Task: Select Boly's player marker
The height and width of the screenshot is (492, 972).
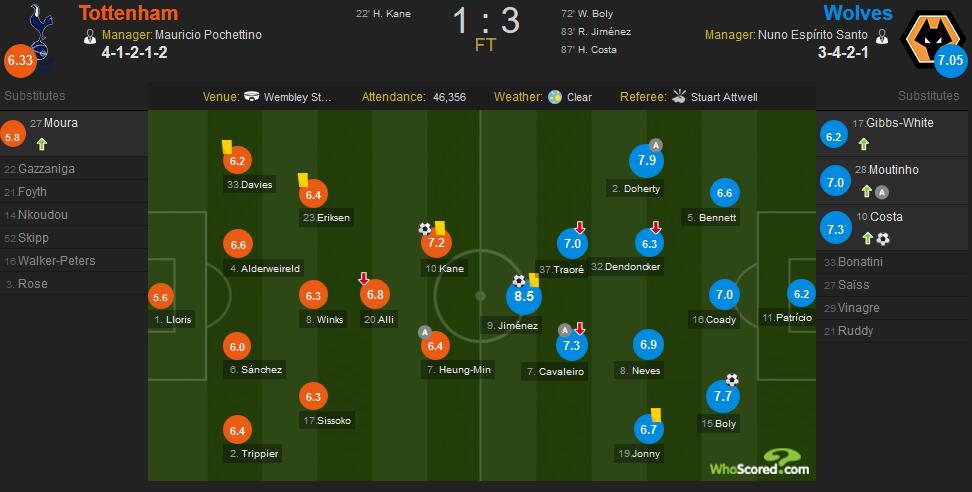Action: pyautogui.click(x=723, y=397)
